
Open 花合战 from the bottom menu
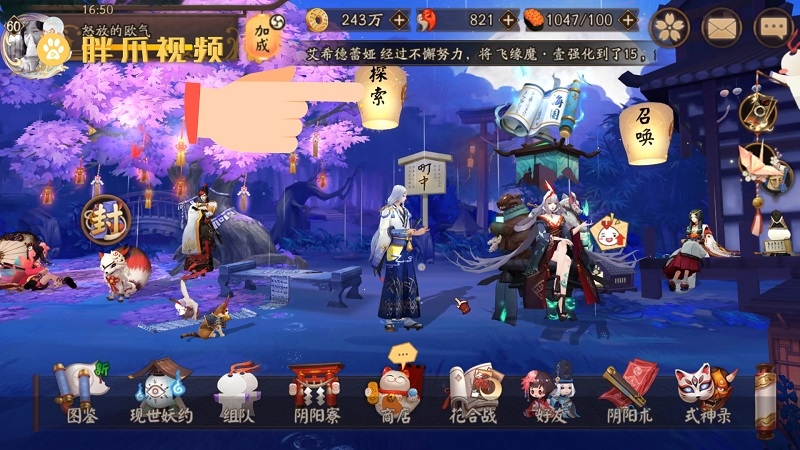click(x=474, y=393)
